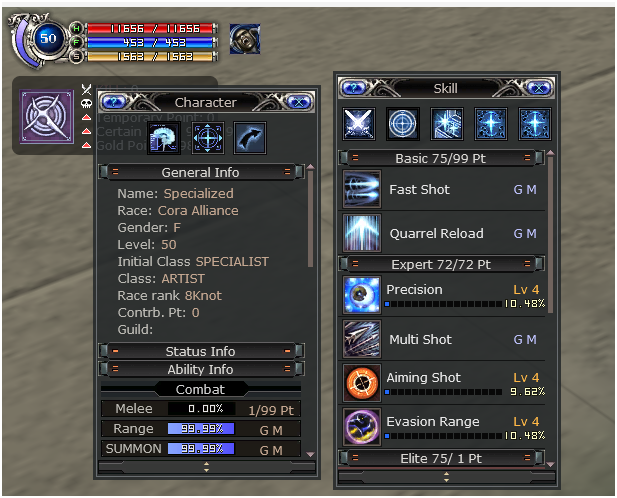Open the brain icon tab in Character window

[x=161, y=139]
